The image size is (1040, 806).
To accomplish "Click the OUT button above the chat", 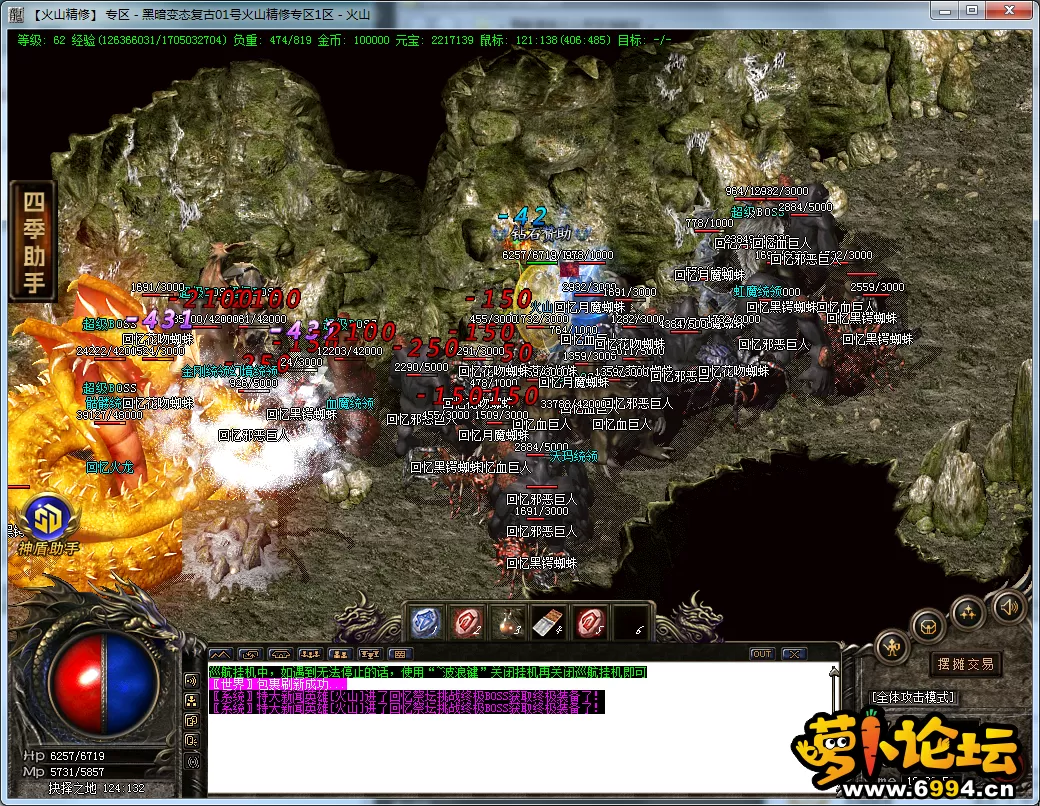I will point(762,654).
